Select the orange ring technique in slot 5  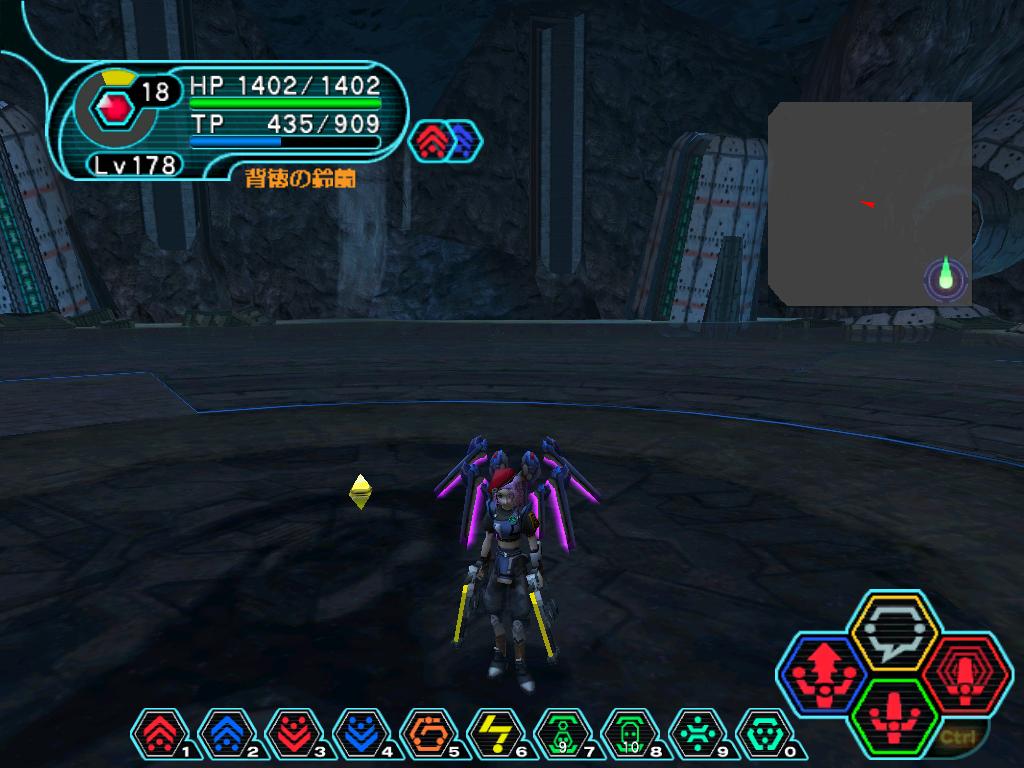425,735
